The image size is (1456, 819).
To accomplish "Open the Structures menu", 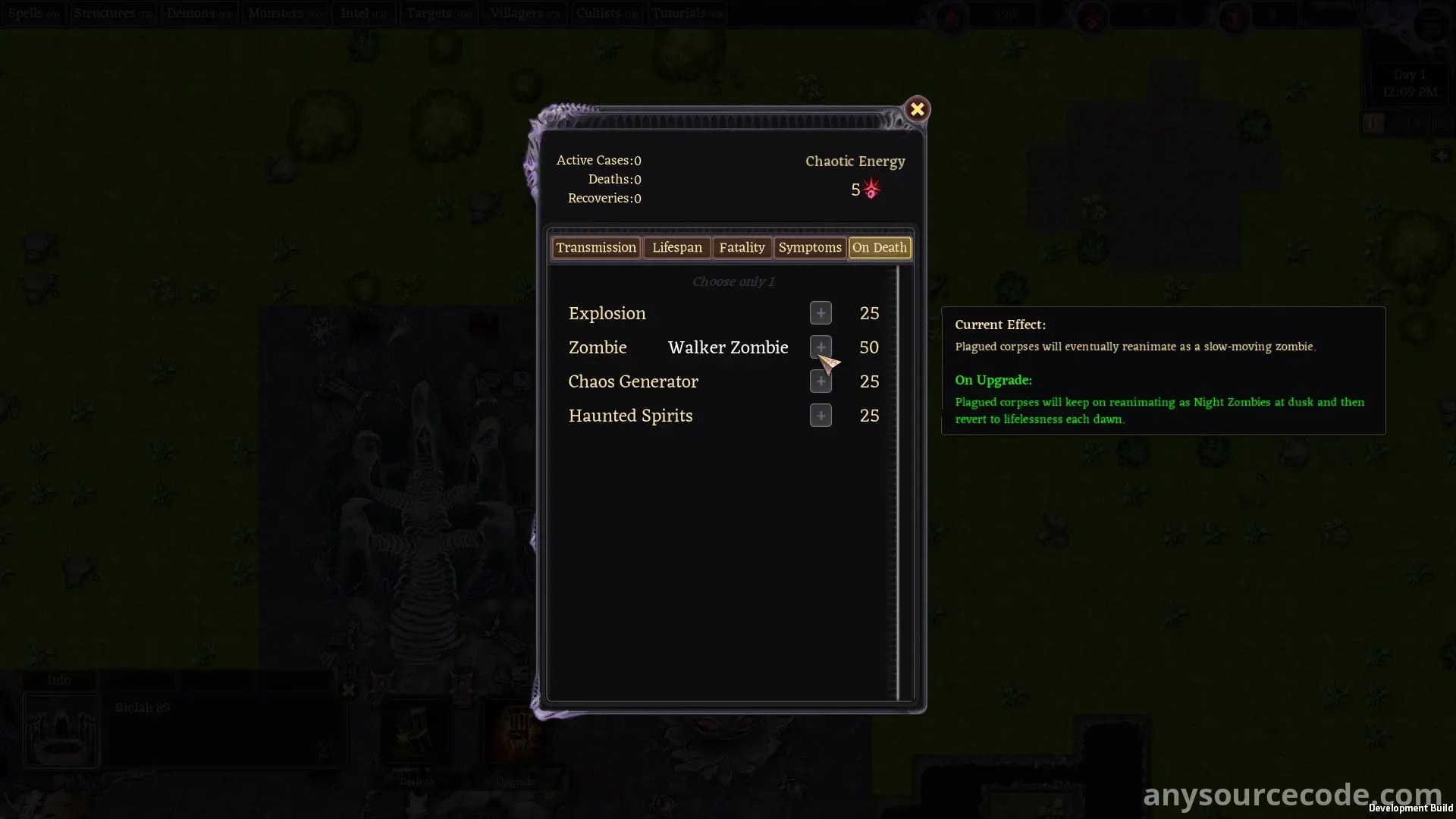I will click(113, 14).
